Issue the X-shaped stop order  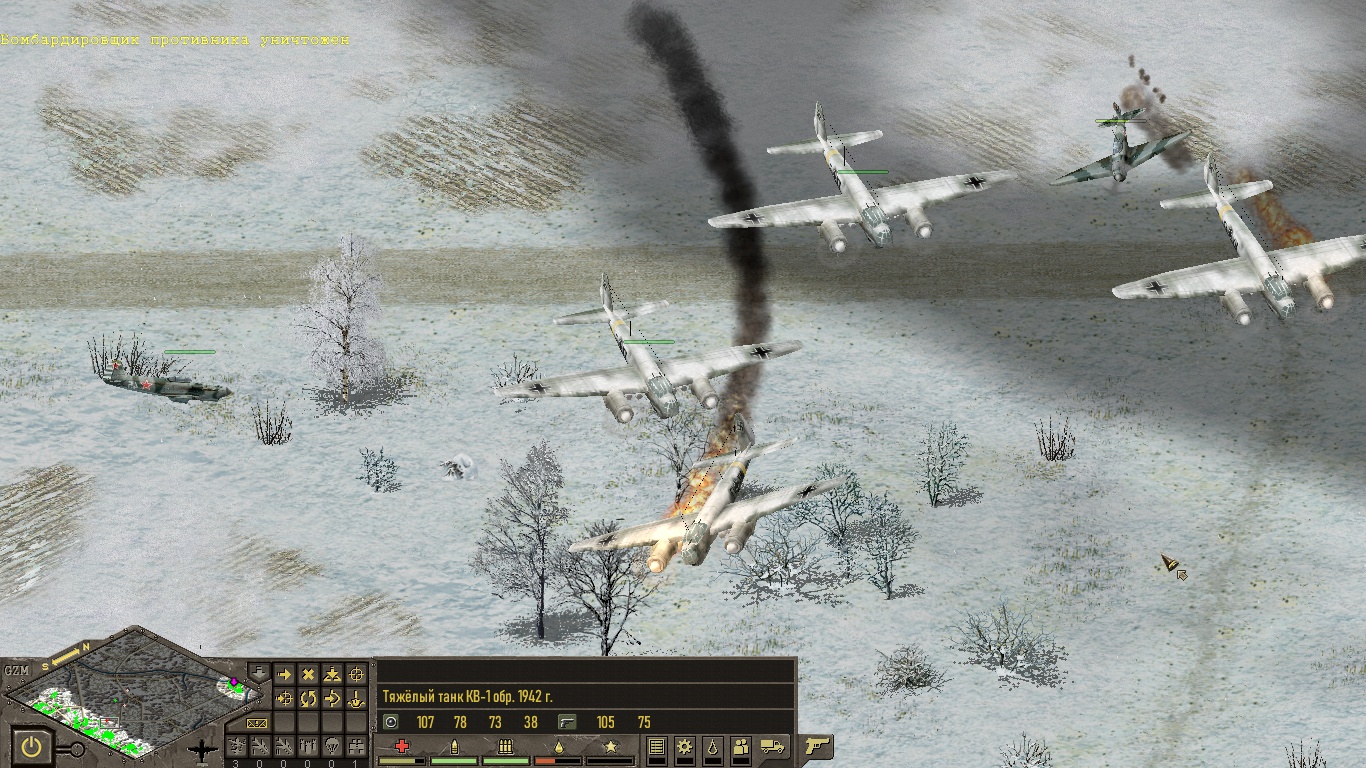pos(308,675)
